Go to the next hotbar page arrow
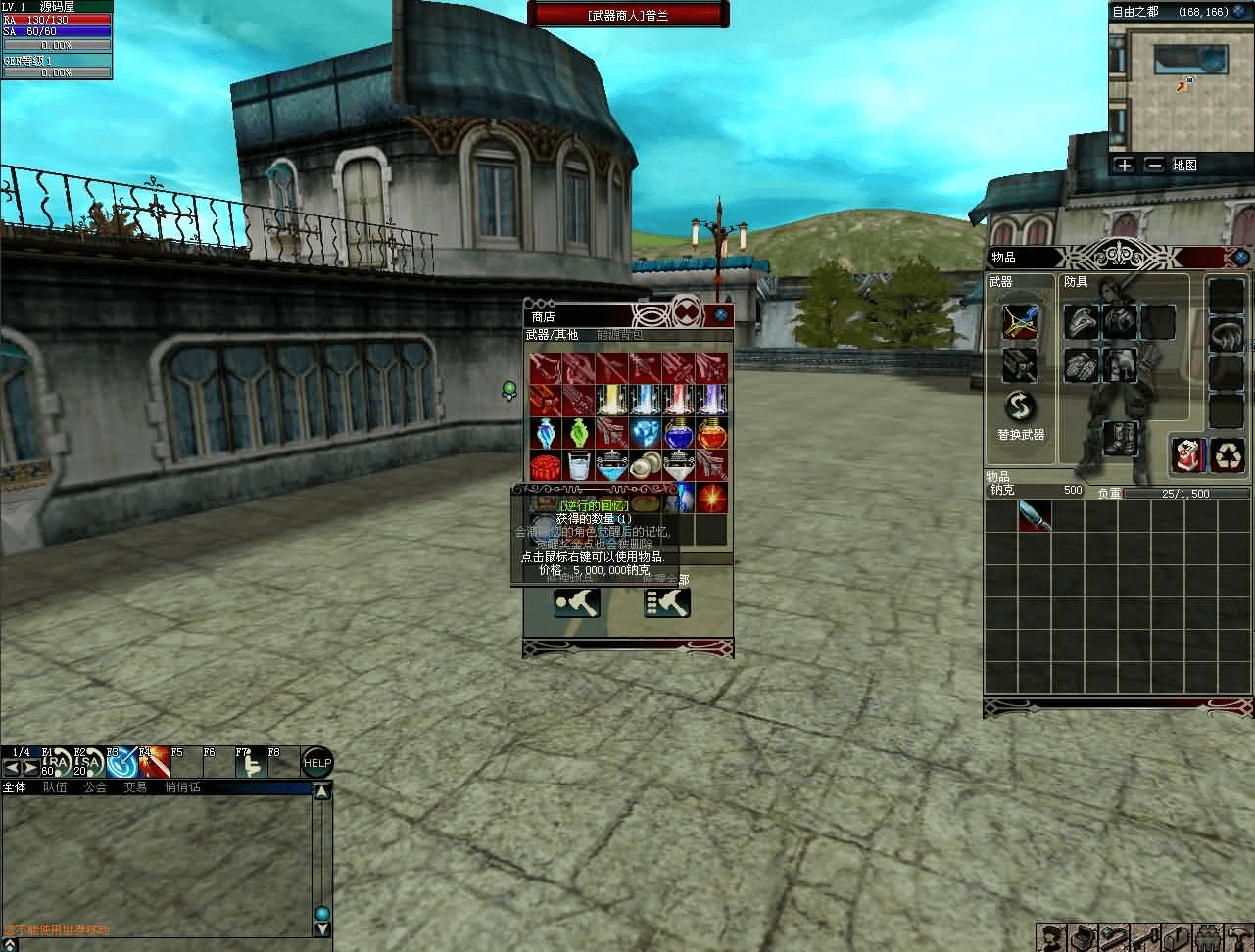The image size is (1255, 952). tap(31, 768)
